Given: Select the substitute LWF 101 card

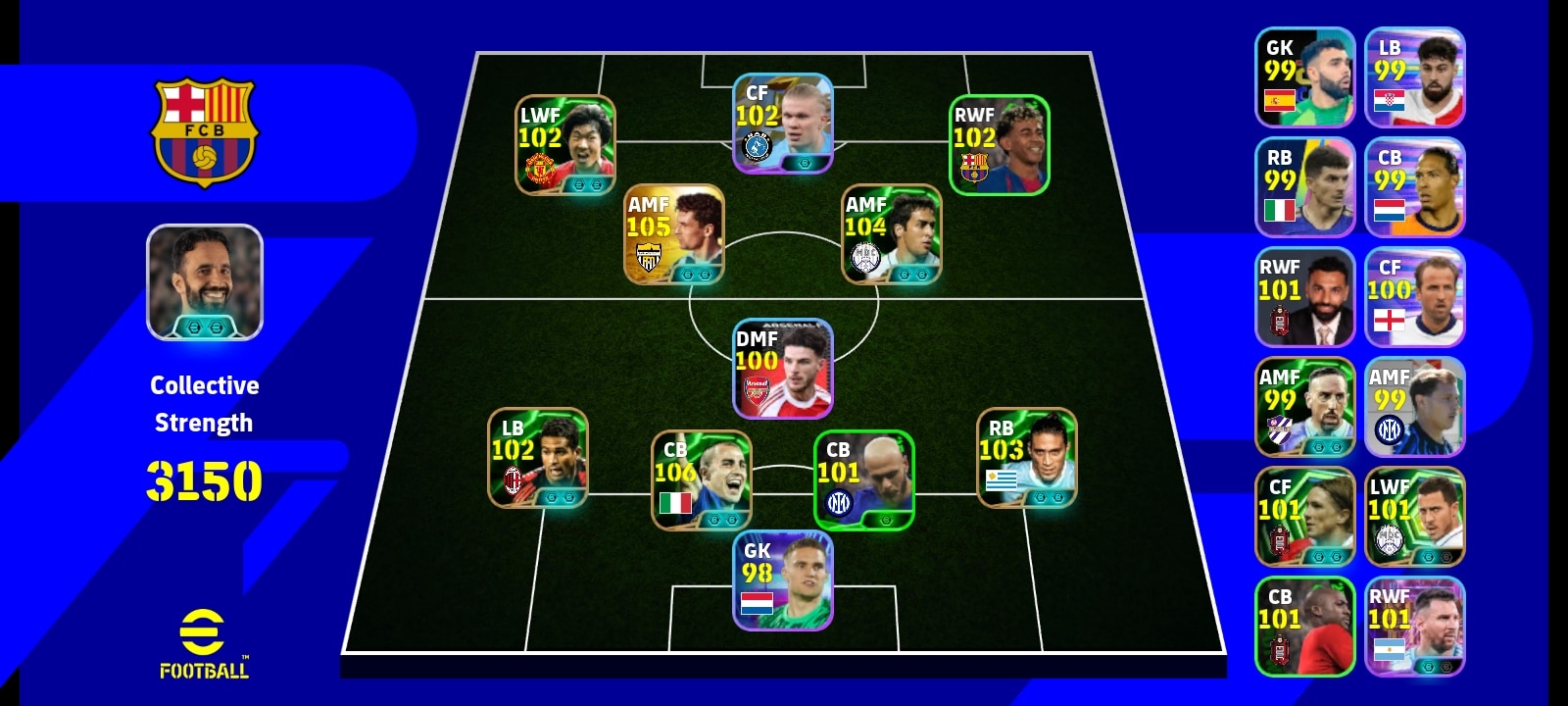Looking at the screenshot, I should [1415, 517].
